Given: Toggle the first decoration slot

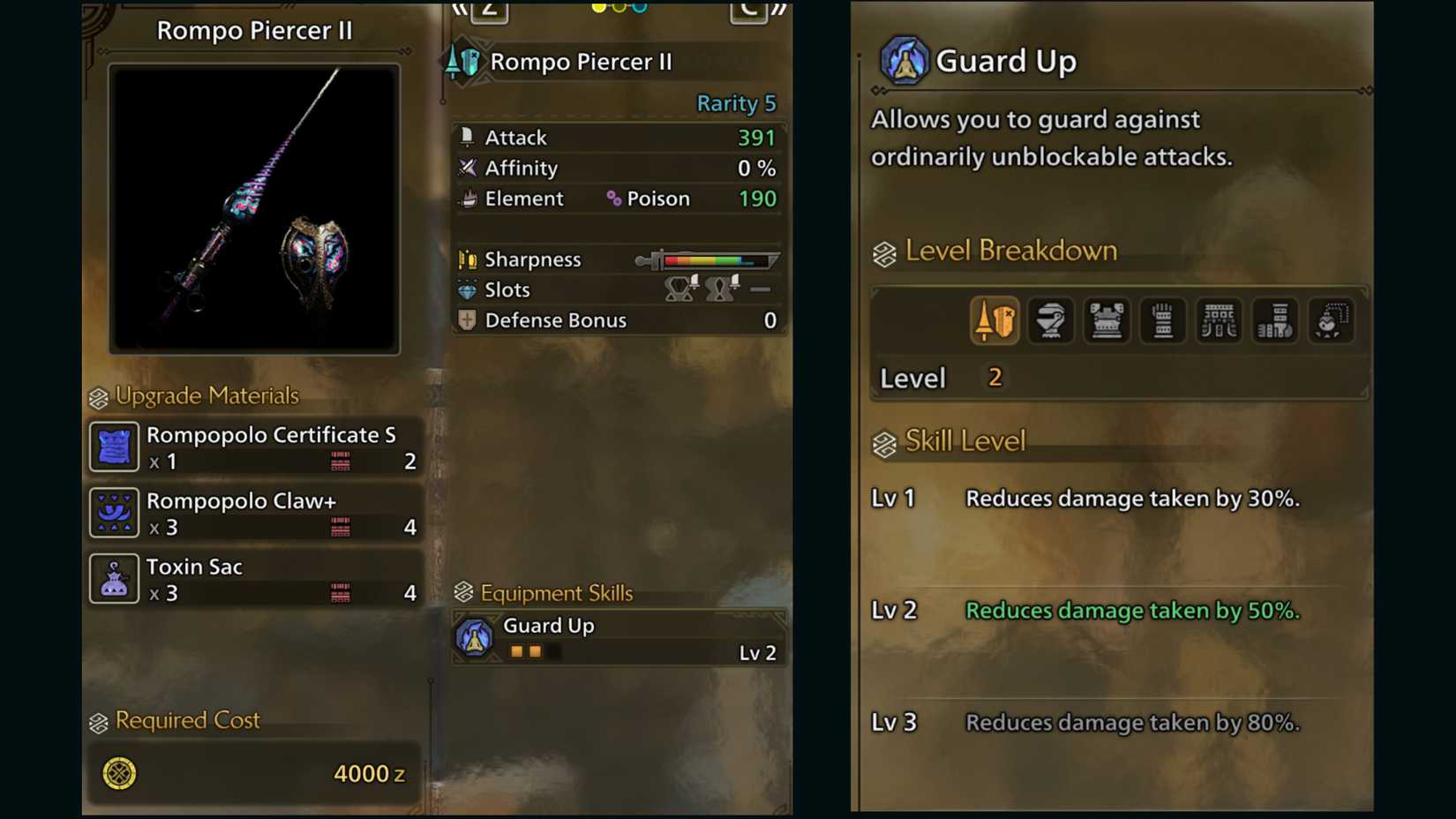Looking at the screenshot, I should tap(679, 289).
